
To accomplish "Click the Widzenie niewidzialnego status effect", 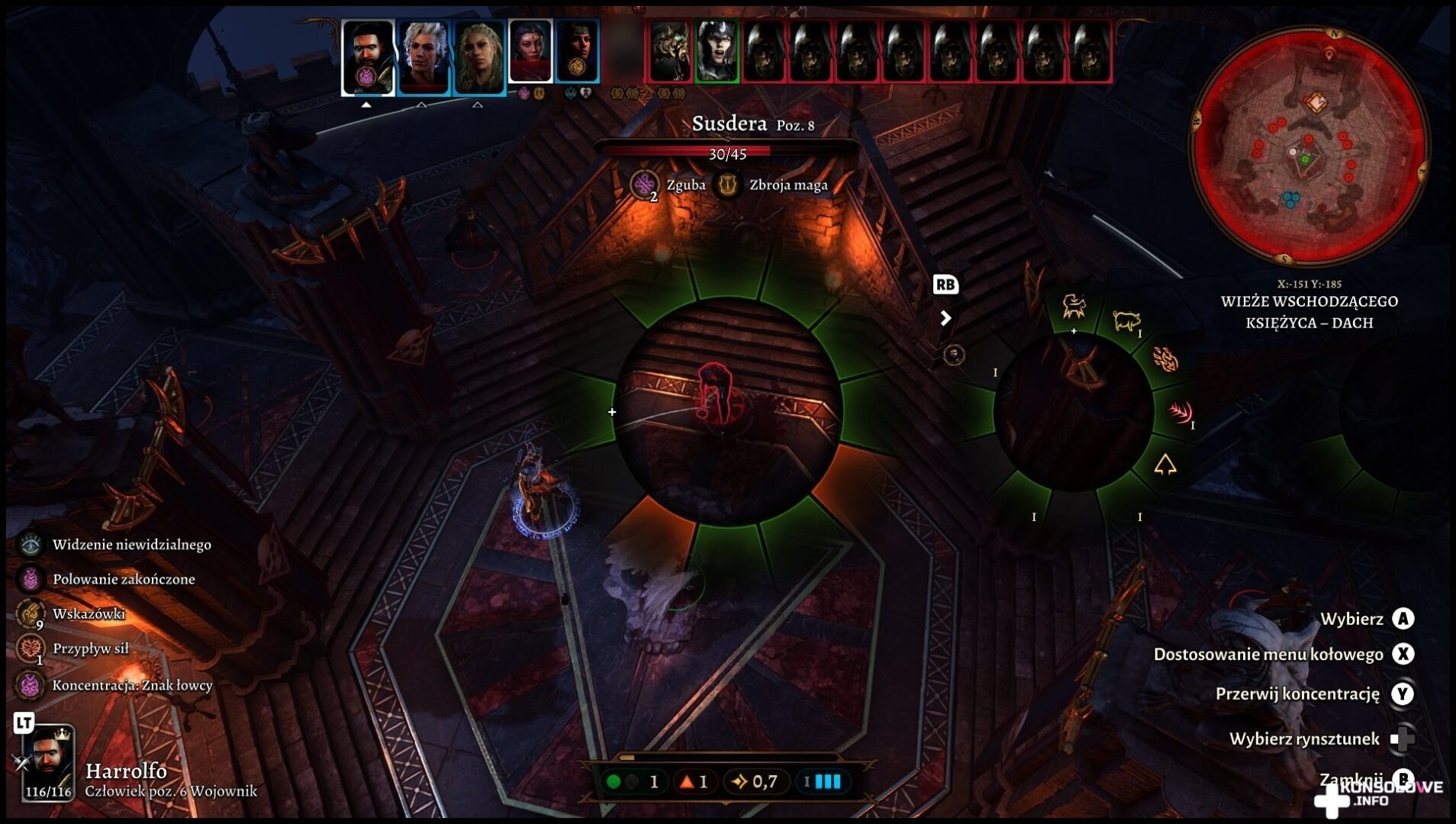I will (31, 544).
